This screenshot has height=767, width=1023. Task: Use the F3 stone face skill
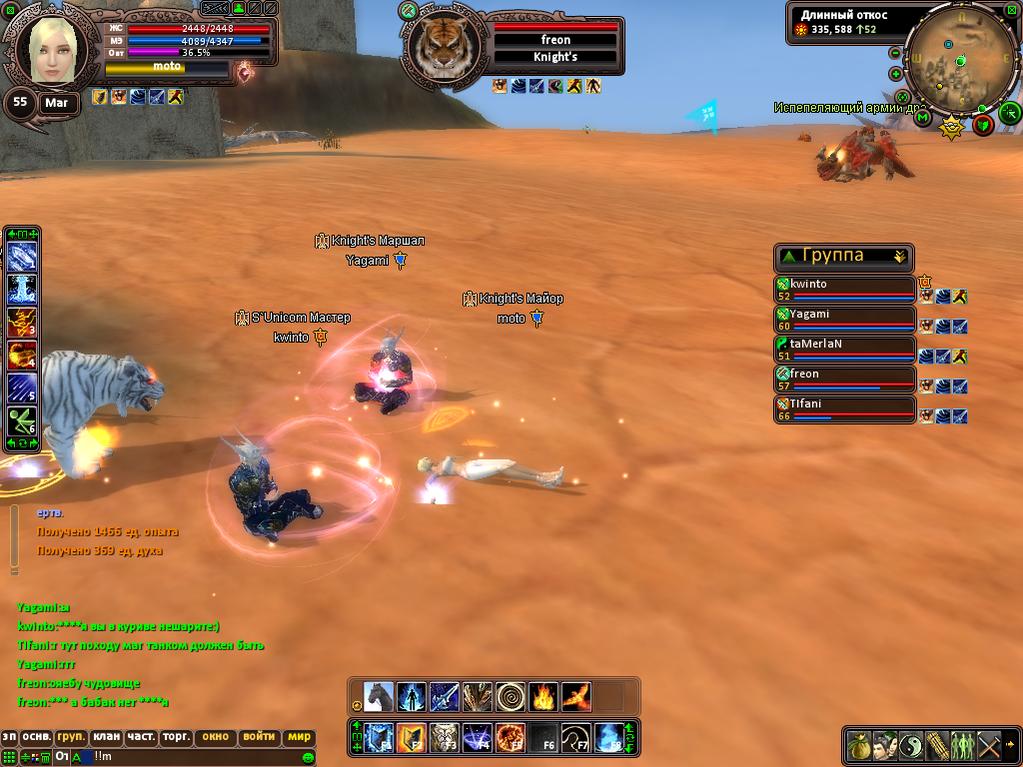pos(444,738)
